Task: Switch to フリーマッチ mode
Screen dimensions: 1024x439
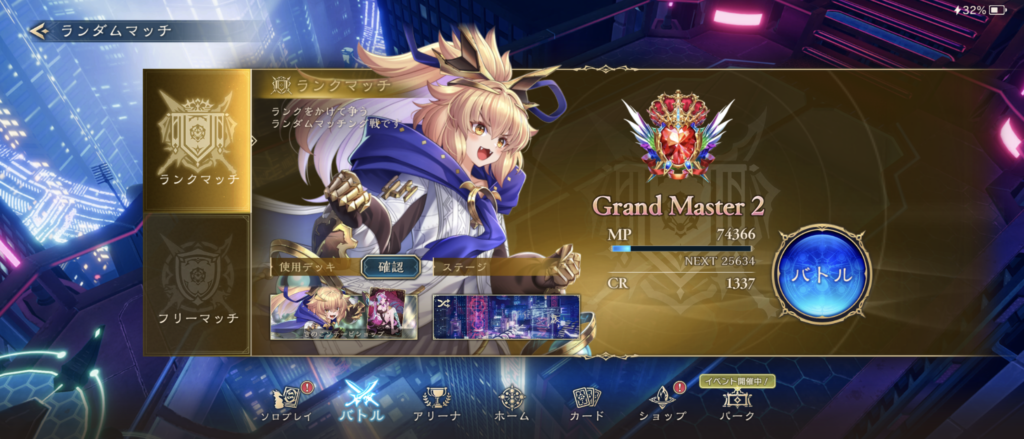Action: [198, 284]
